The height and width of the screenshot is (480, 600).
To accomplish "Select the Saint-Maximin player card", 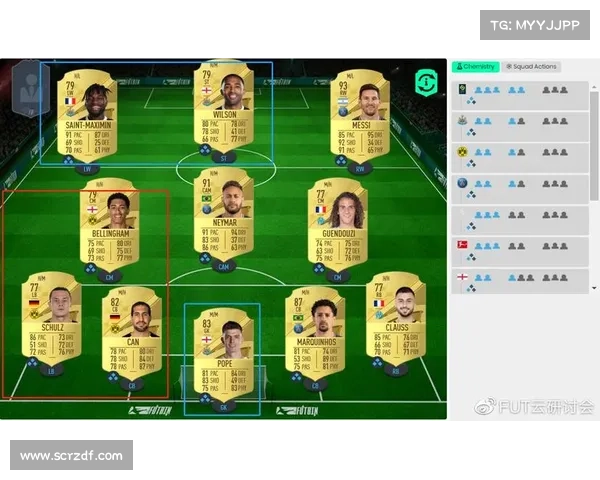I will point(86,113).
